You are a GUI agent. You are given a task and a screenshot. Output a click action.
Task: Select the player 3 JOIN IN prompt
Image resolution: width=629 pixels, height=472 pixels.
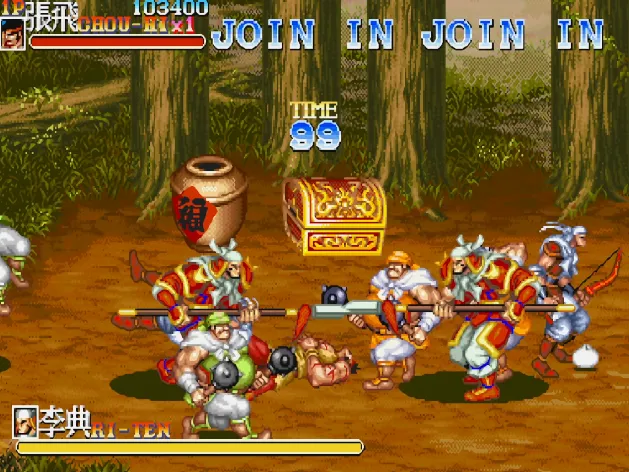tap(513, 34)
